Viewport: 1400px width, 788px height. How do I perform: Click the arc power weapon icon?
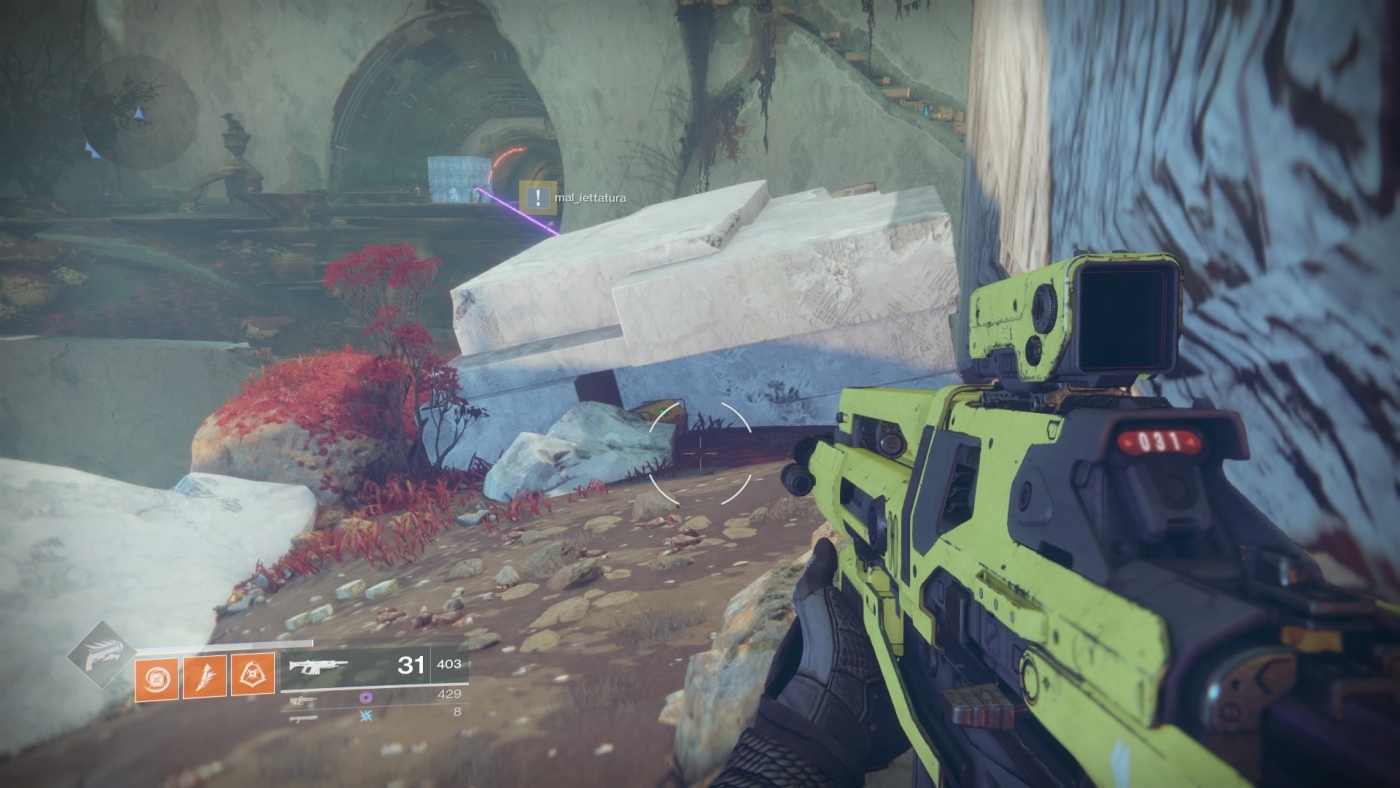click(x=305, y=717)
